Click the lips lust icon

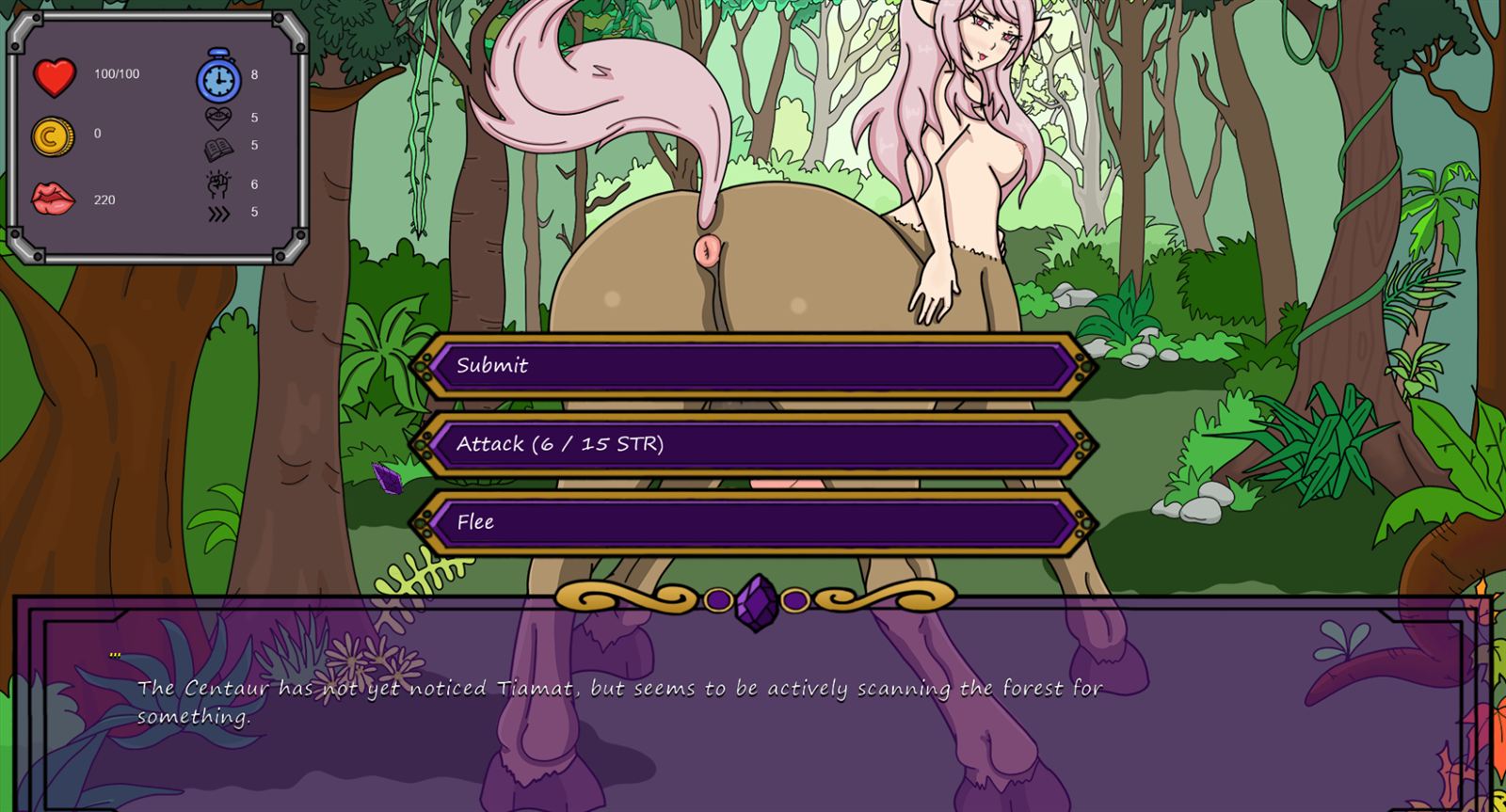[x=52, y=200]
